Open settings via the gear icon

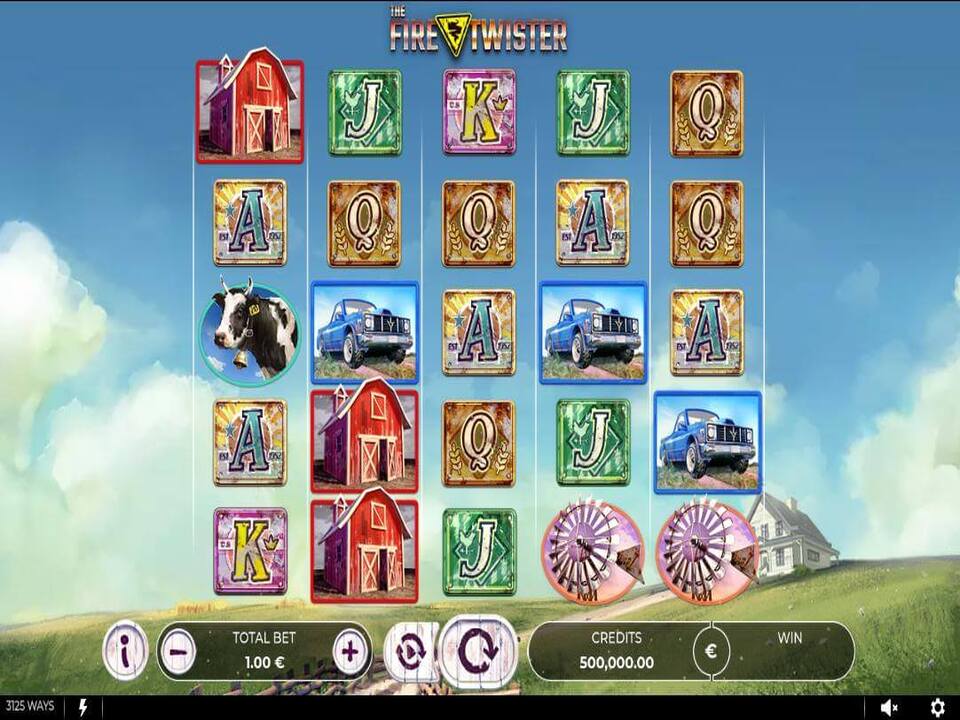coord(937,708)
